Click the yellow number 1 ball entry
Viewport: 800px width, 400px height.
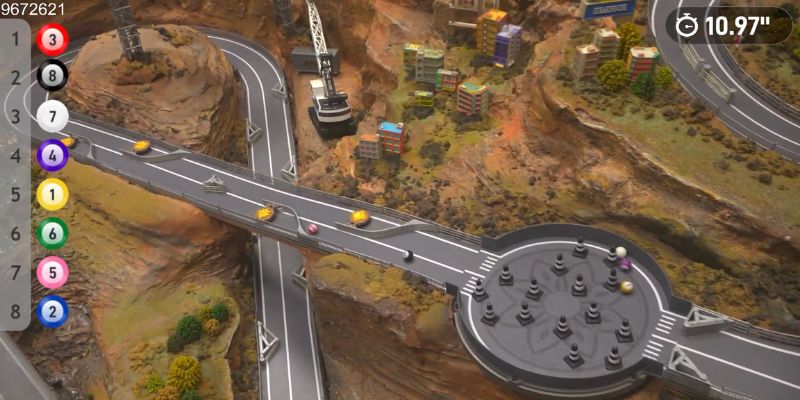click(52, 194)
